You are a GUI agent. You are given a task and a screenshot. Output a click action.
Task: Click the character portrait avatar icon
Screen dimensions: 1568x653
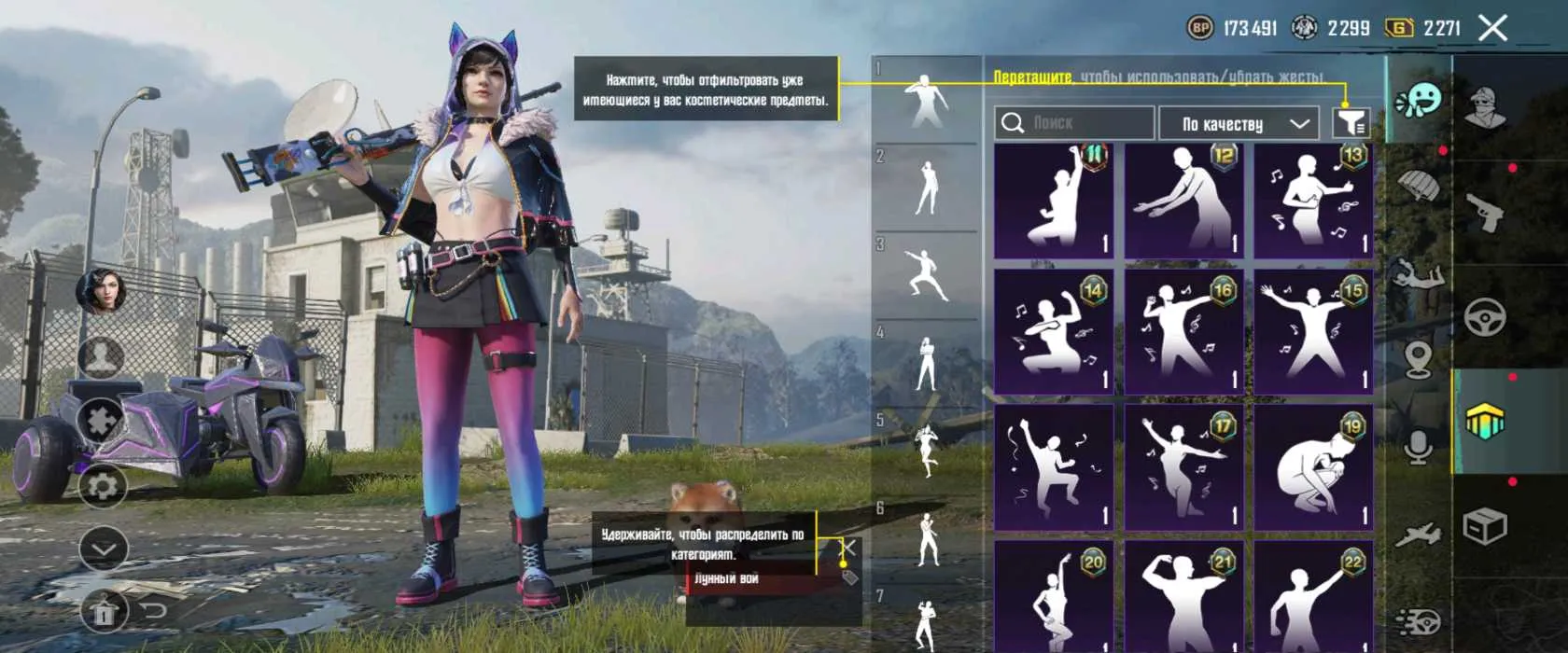pyautogui.click(x=101, y=289)
